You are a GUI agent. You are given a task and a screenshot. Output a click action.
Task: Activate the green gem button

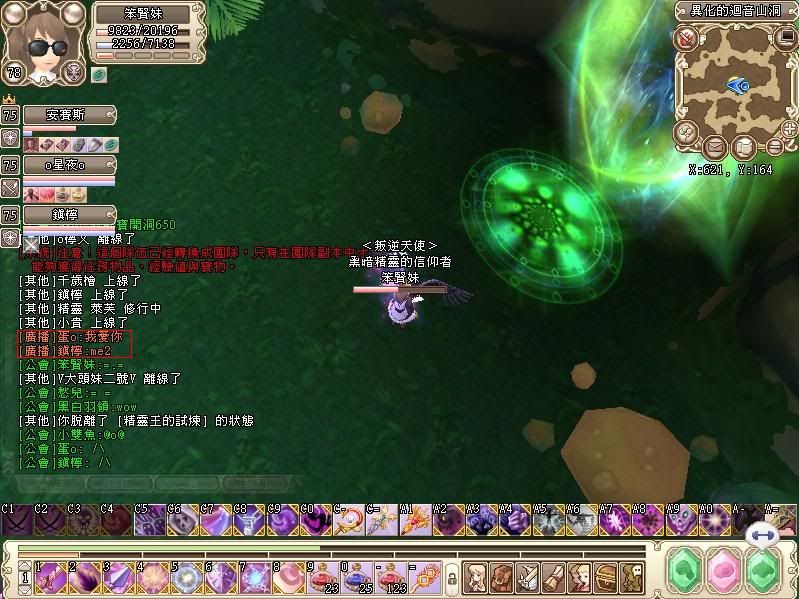(687, 572)
